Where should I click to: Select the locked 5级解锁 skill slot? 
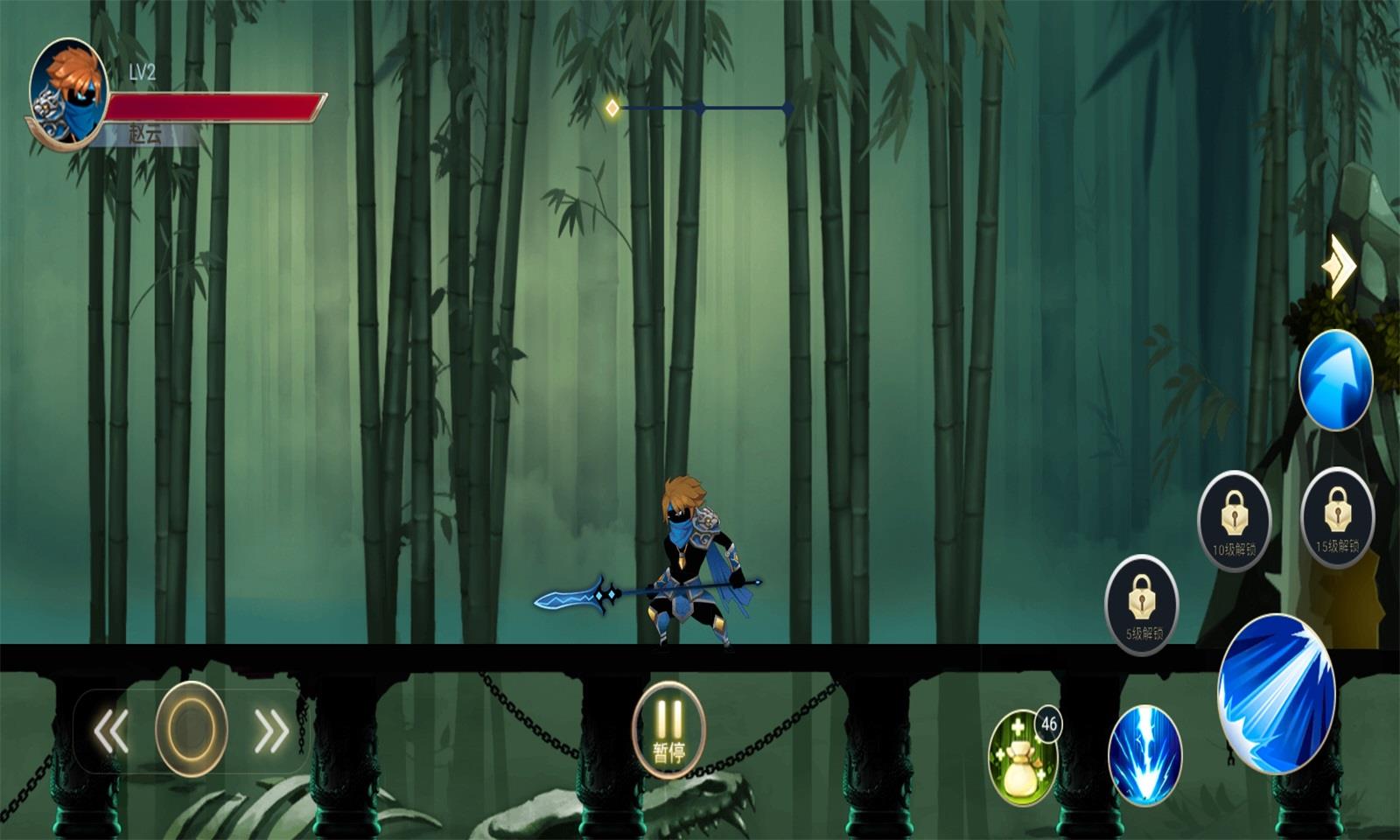click(1142, 605)
